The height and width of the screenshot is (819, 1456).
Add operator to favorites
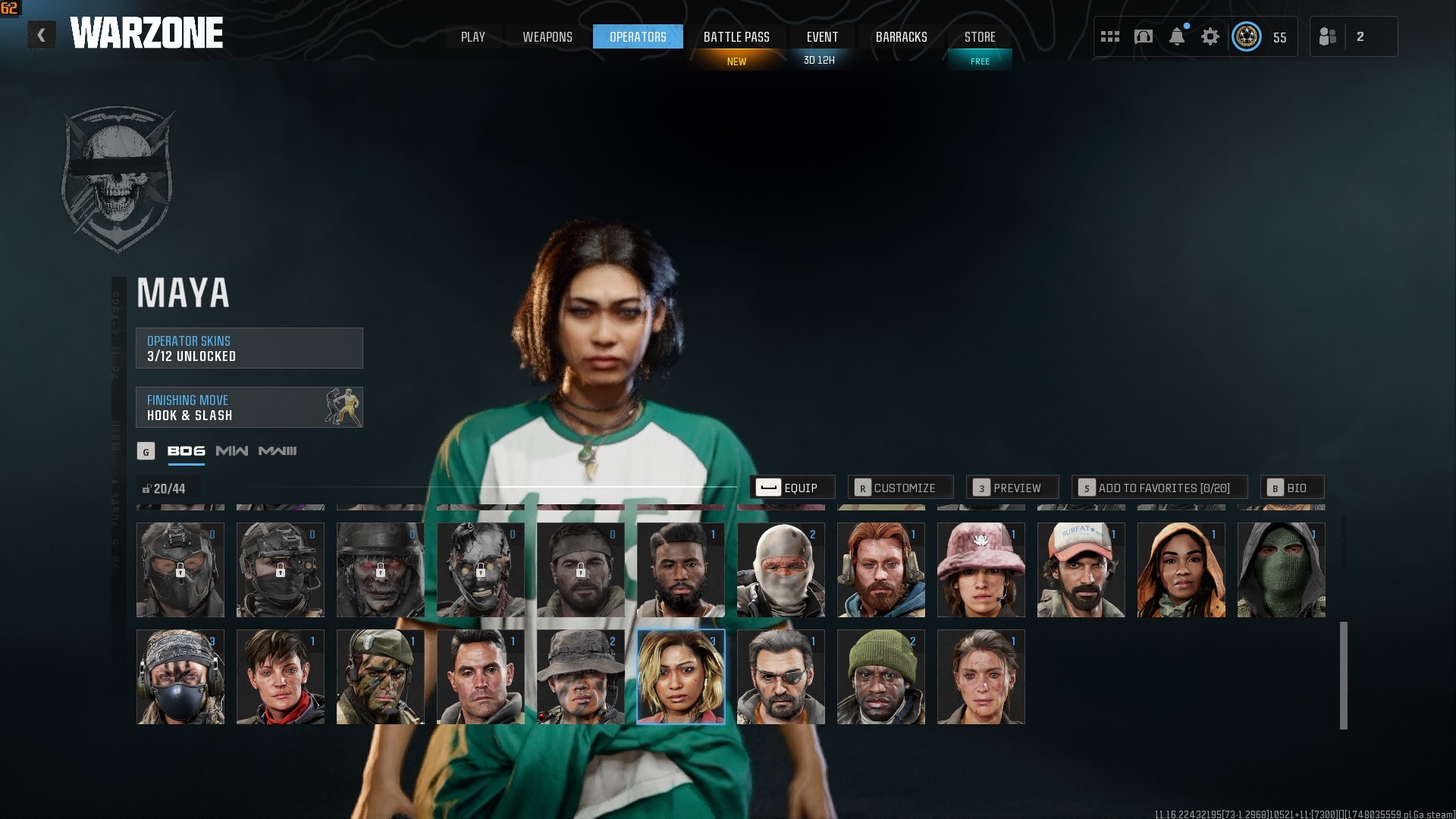pyautogui.click(x=1158, y=488)
